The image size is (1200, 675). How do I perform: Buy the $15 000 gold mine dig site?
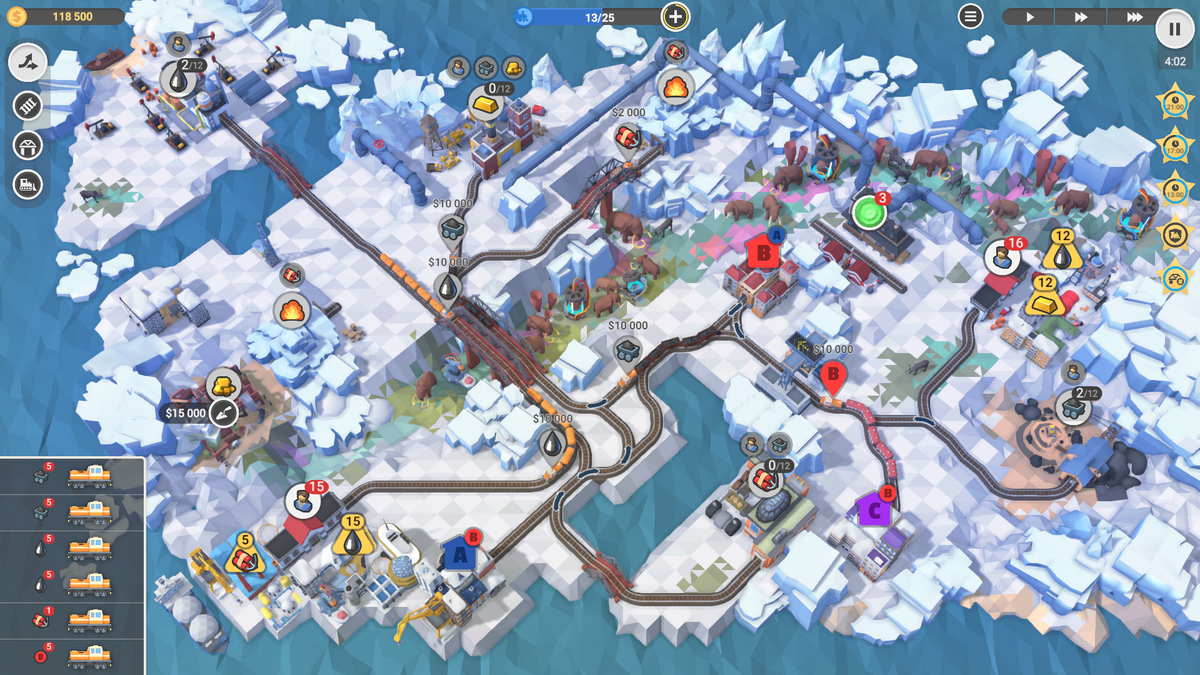(222, 412)
